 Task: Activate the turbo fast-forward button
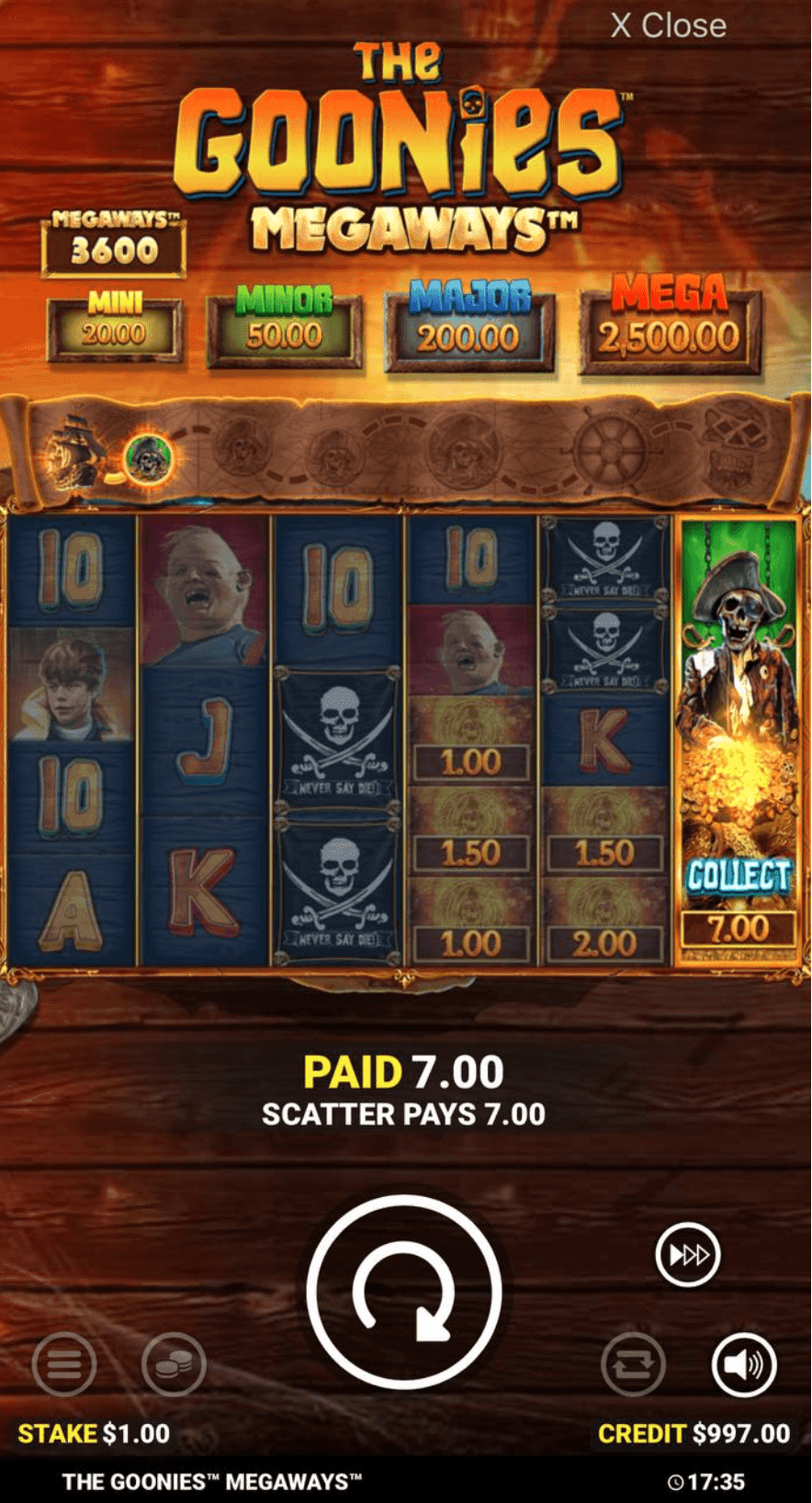pyautogui.click(x=688, y=1254)
